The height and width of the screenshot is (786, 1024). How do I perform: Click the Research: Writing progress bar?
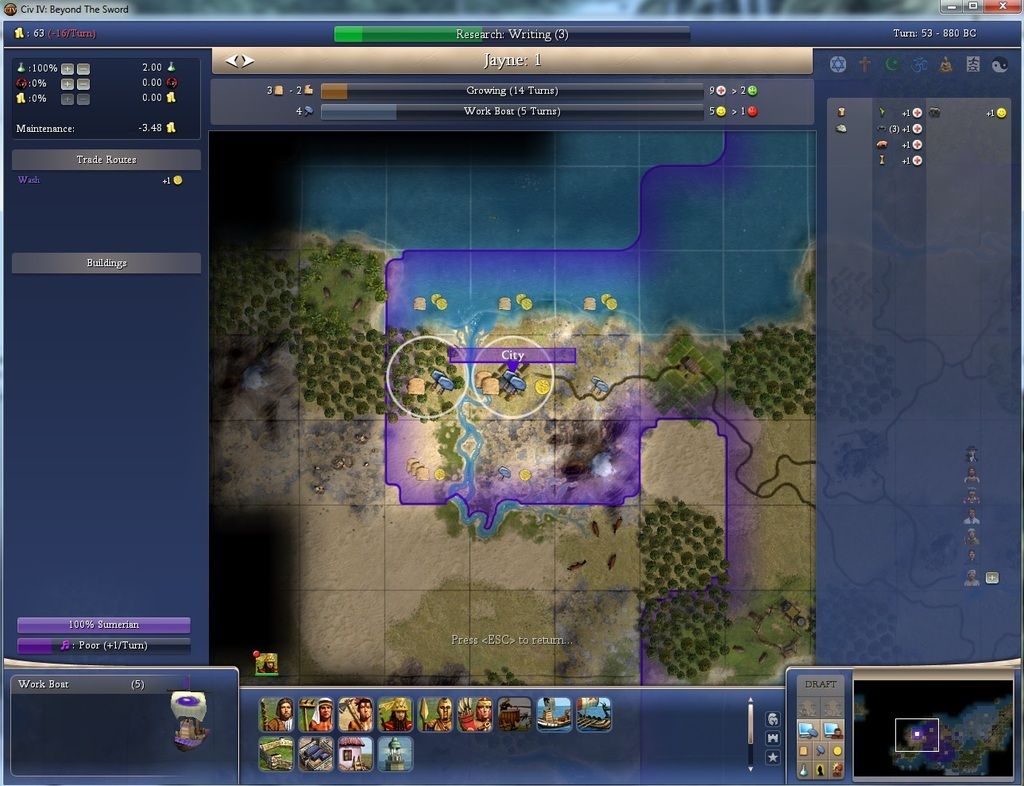point(511,34)
